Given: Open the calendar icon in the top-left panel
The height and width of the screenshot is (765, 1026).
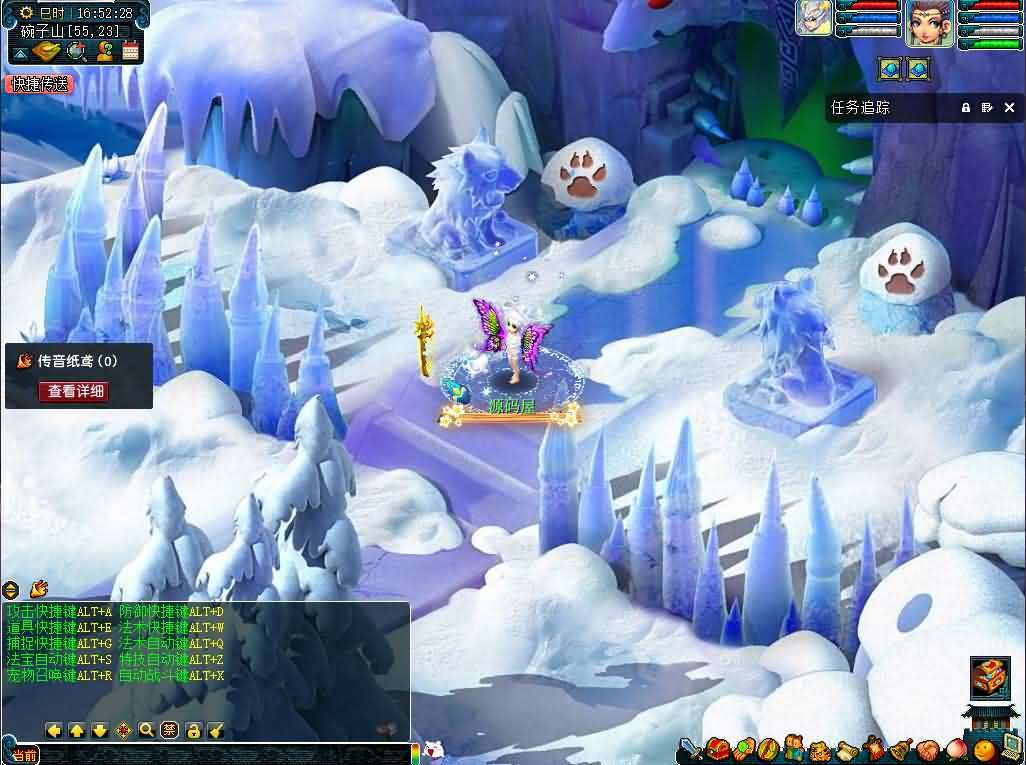Looking at the screenshot, I should click(129, 51).
